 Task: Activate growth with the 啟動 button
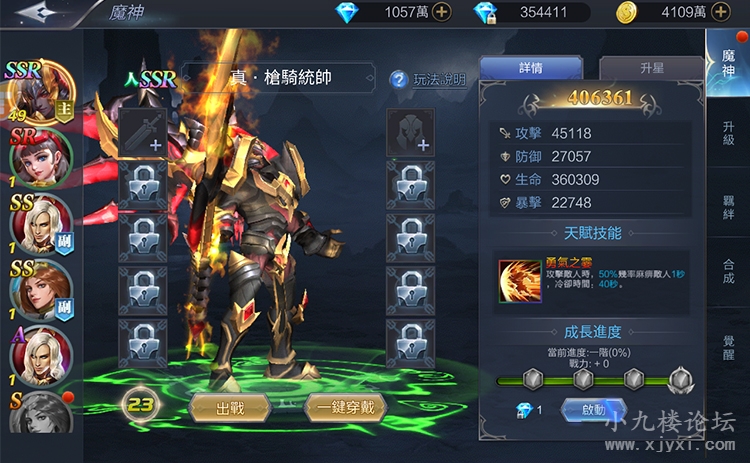[x=587, y=410]
